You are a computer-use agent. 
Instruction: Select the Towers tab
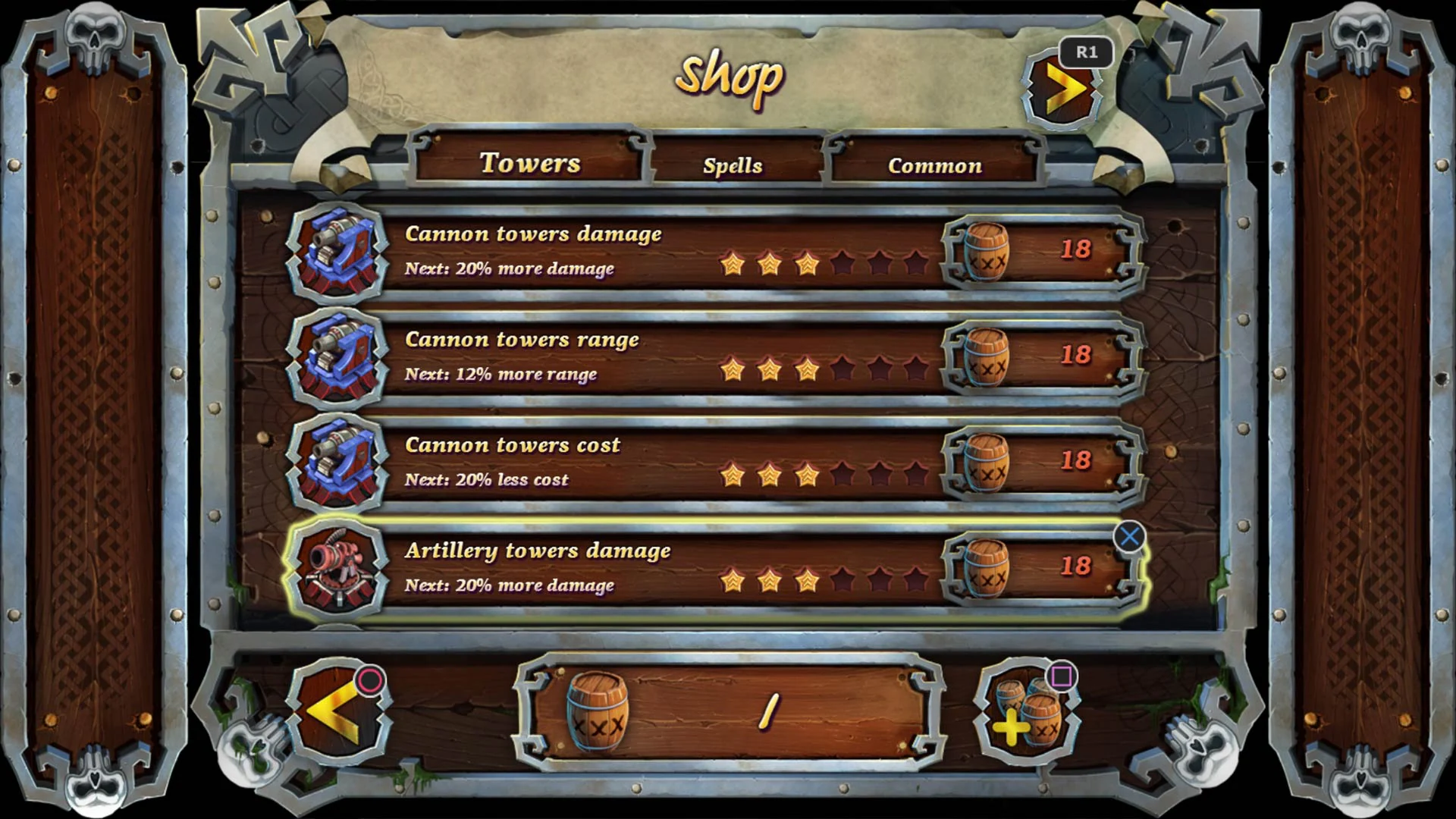point(531,162)
